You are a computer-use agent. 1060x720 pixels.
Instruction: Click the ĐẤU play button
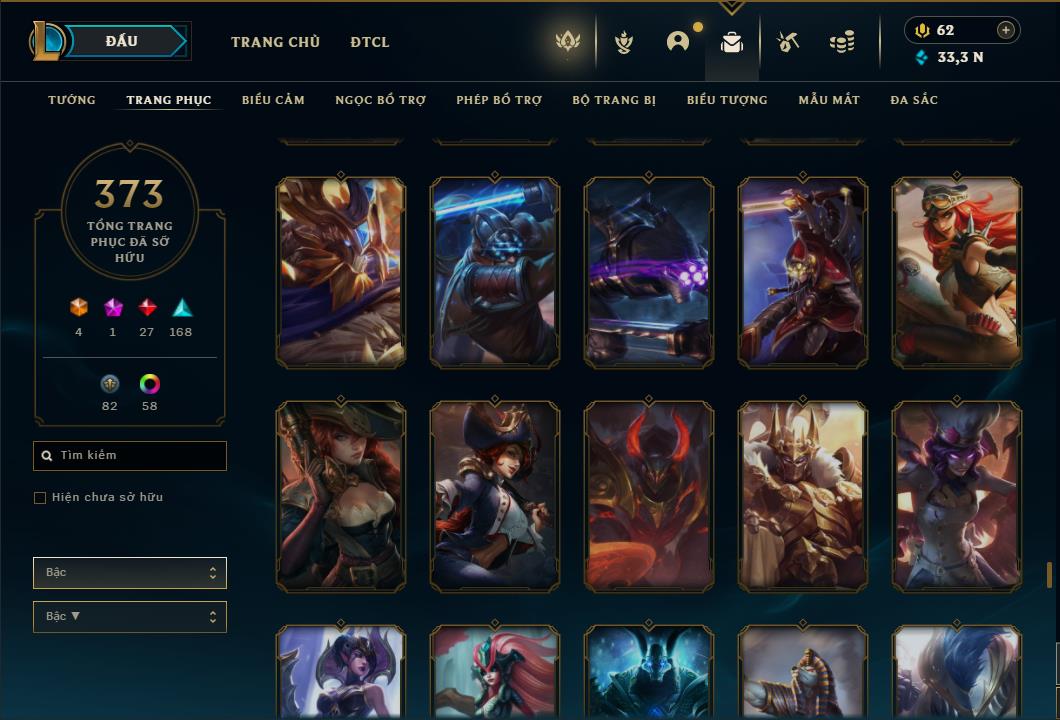pyautogui.click(x=120, y=41)
